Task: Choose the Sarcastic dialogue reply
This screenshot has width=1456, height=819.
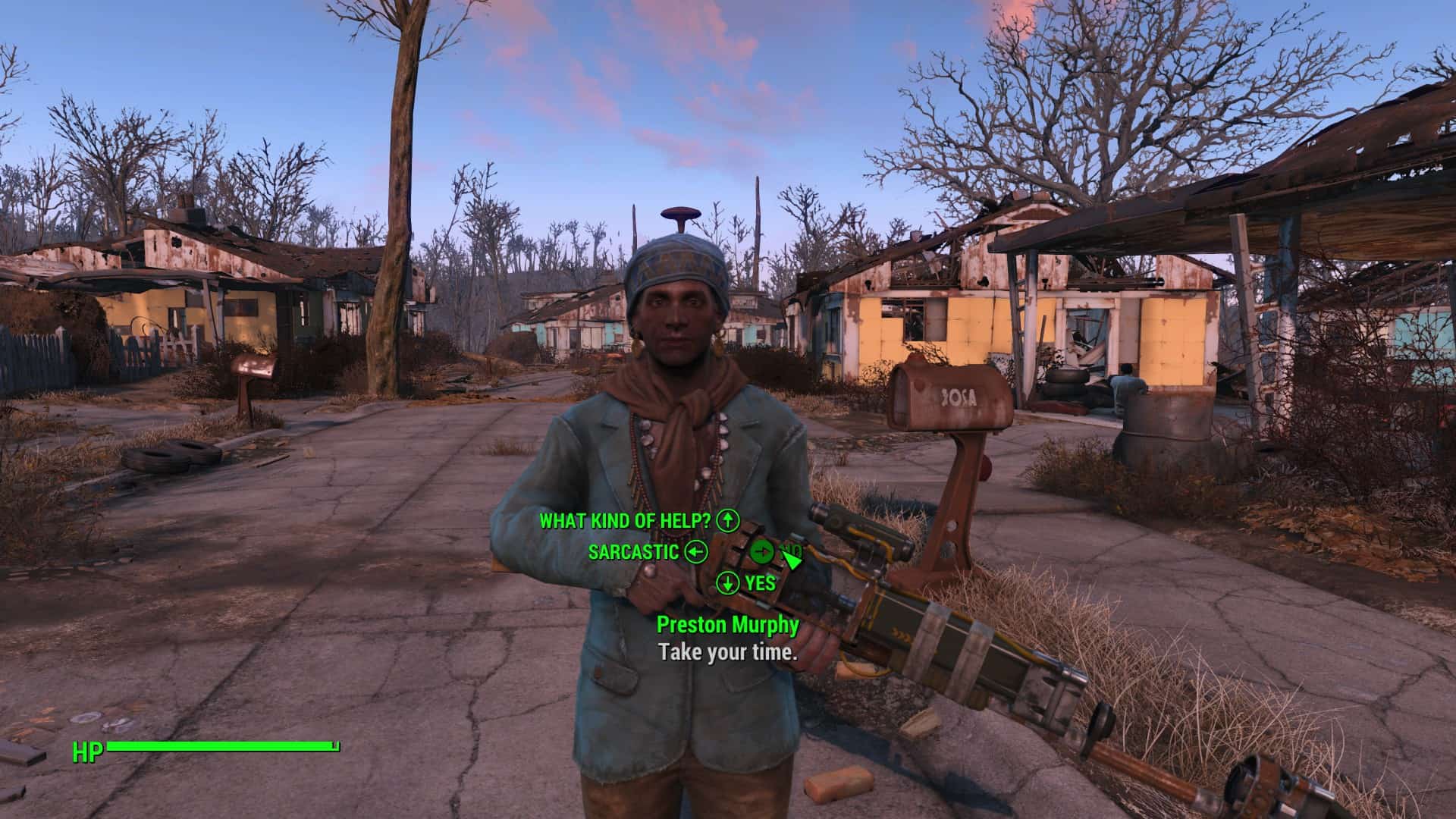Action: 634,551
